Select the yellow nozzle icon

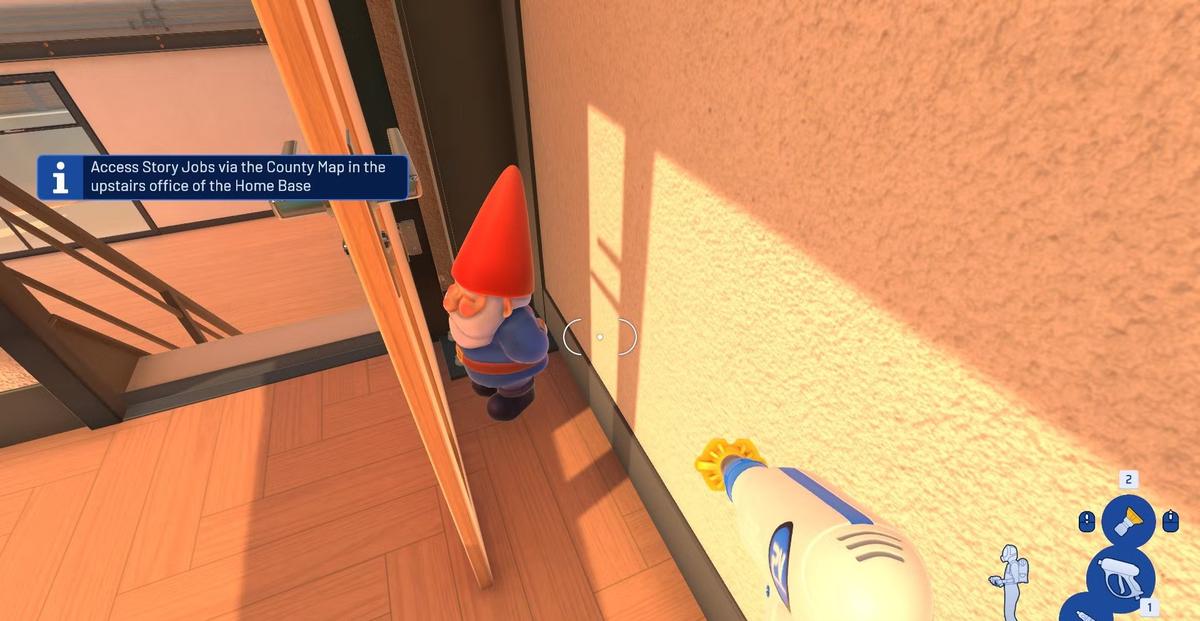pyautogui.click(x=1127, y=520)
